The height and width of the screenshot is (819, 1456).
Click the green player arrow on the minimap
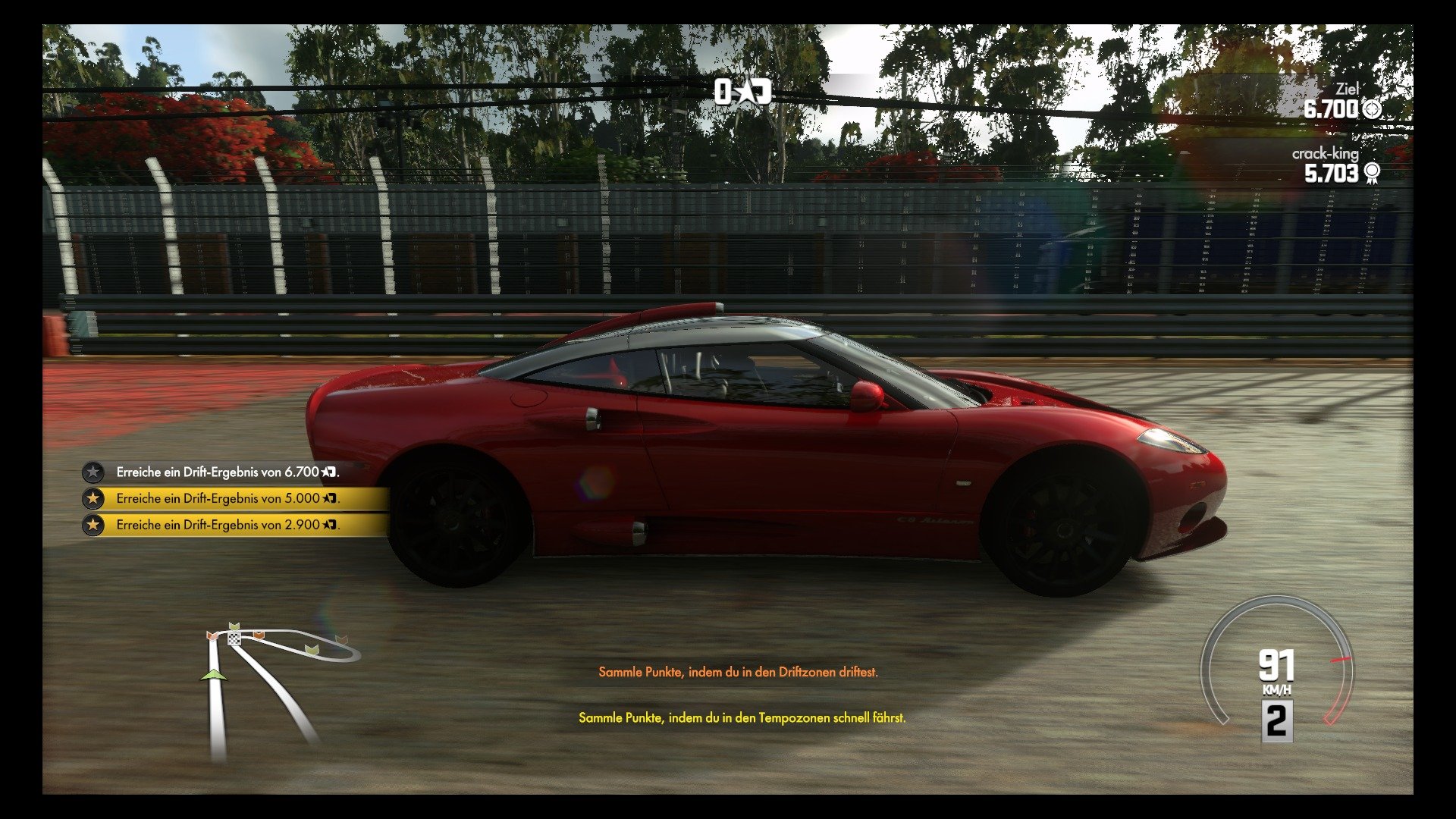point(215,675)
